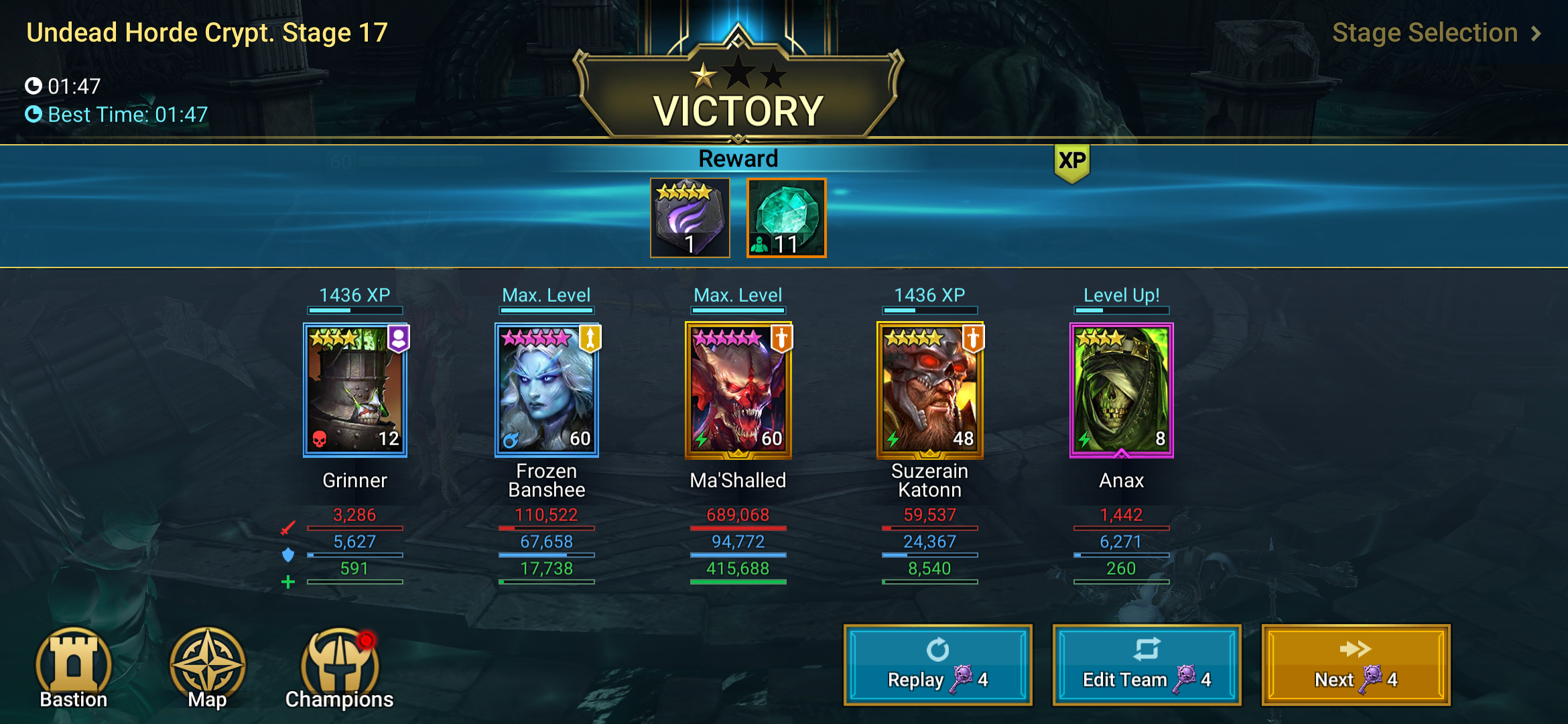Select the green gems reward

785,219
